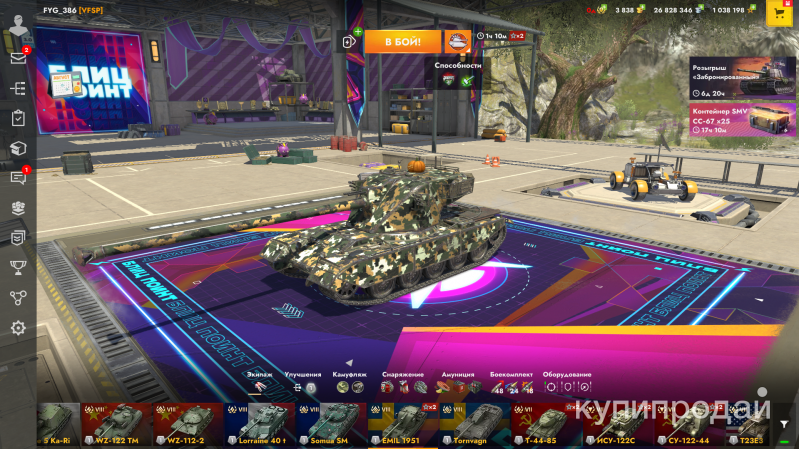800x449 pixels.
Task: Select the T-44-85 tank
Action: point(547,425)
